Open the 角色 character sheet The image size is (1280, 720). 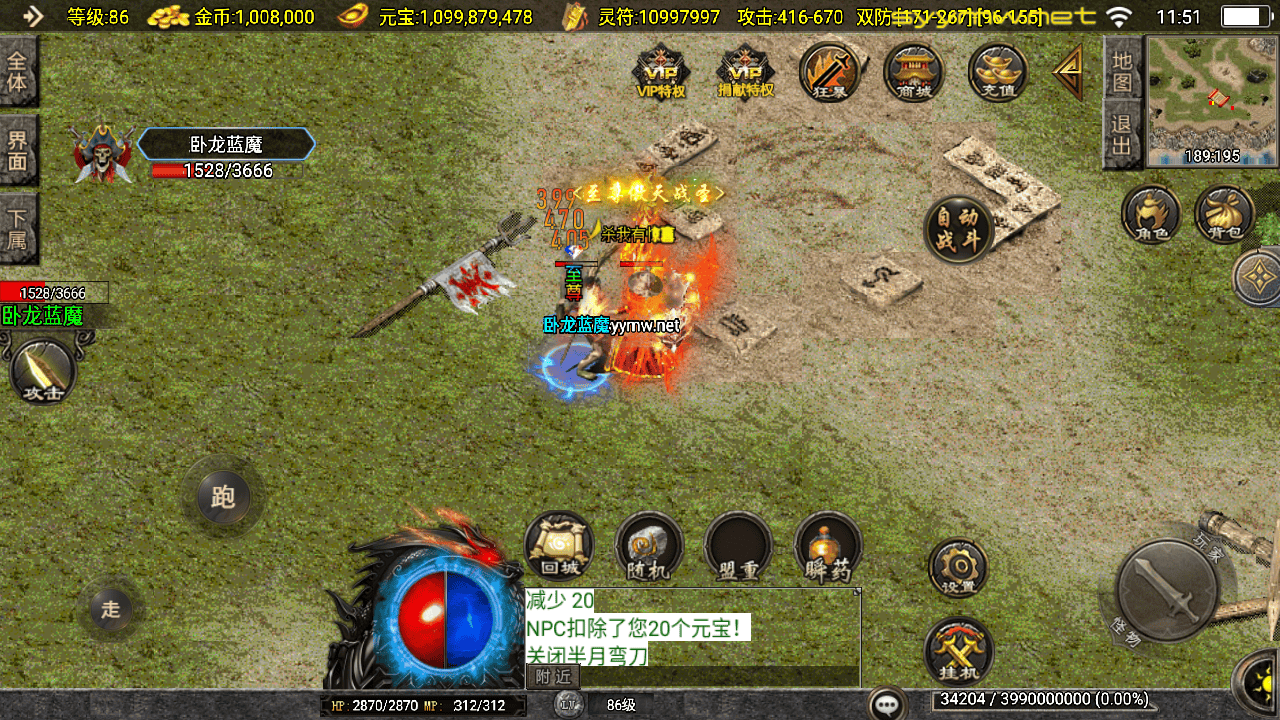pyautogui.click(x=1150, y=214)
